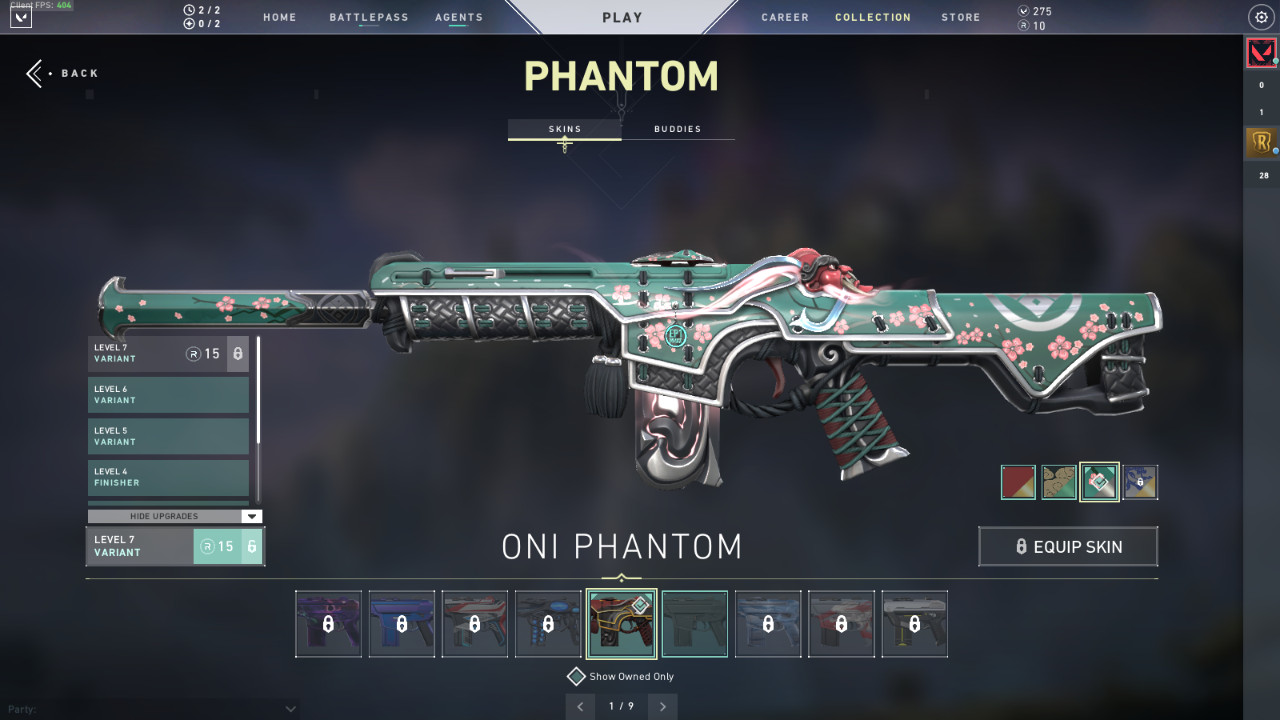This screenshot has width=1280, height=720.
Task: Open the Party dropdown
Action: [290, 709]
